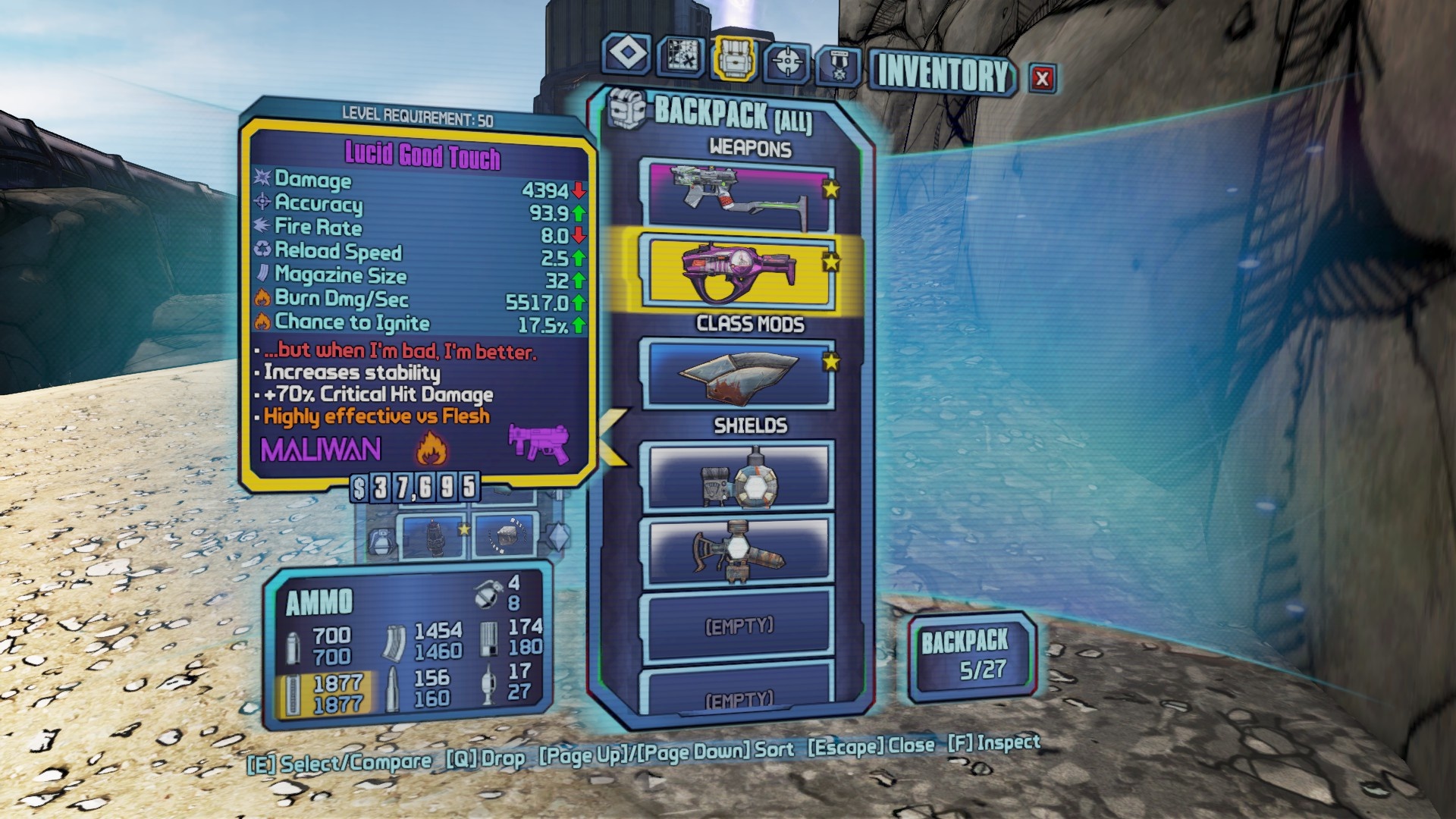Select the white and green gun slot
Viewport: 1456px width, 819px height.
pos(738,196)
